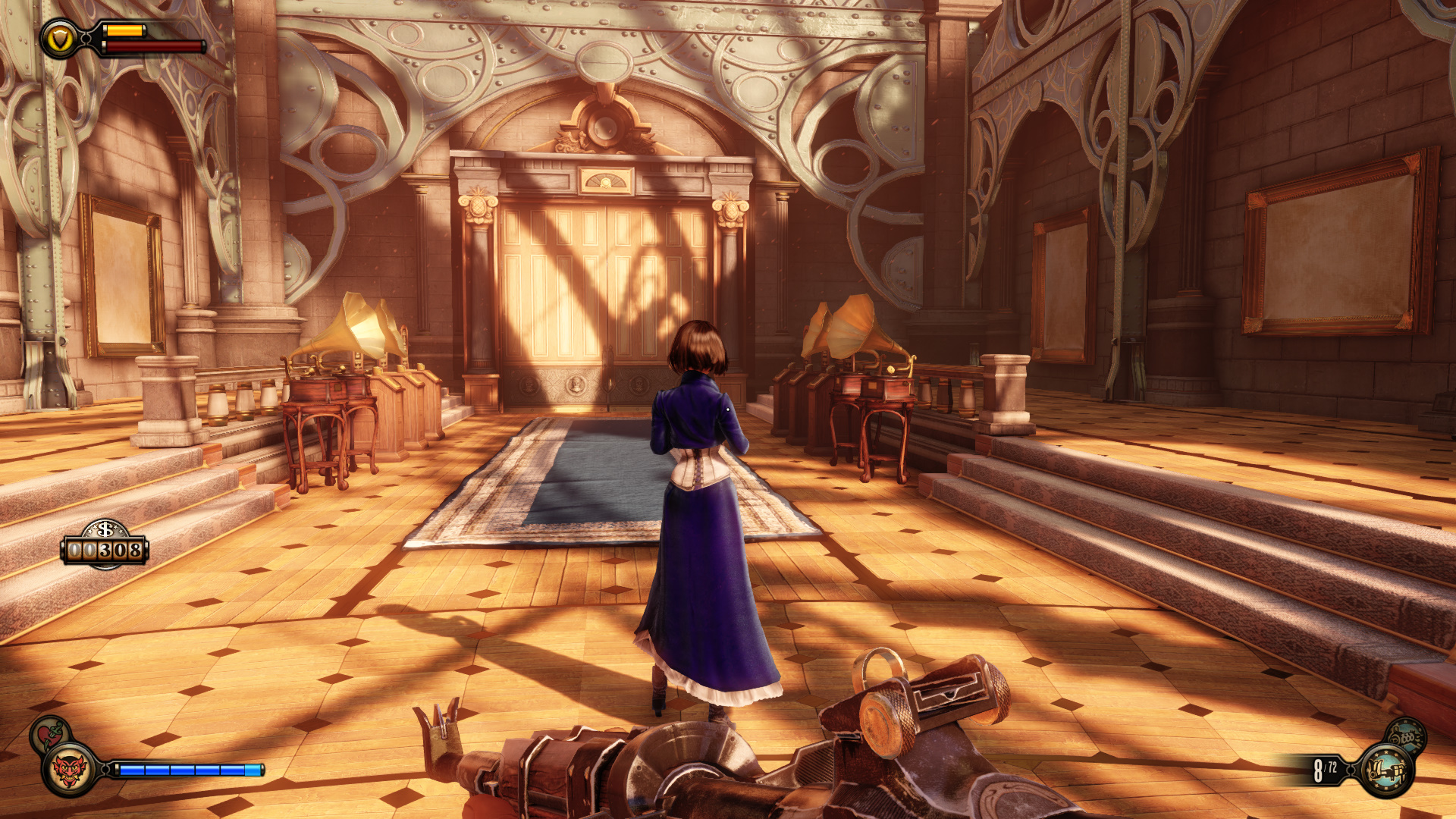
Task: Switch to the Possession heart vigor icon
Action: click(x=49, y=734)
